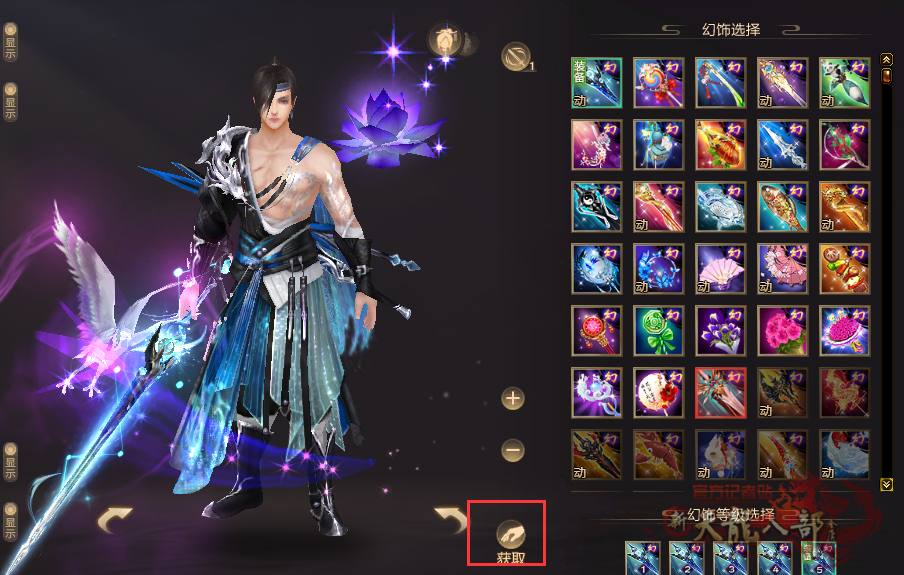This screenshot has width=904, height=575.
Task: Select the yin-yang weapon skin
Action: (596, 206)
